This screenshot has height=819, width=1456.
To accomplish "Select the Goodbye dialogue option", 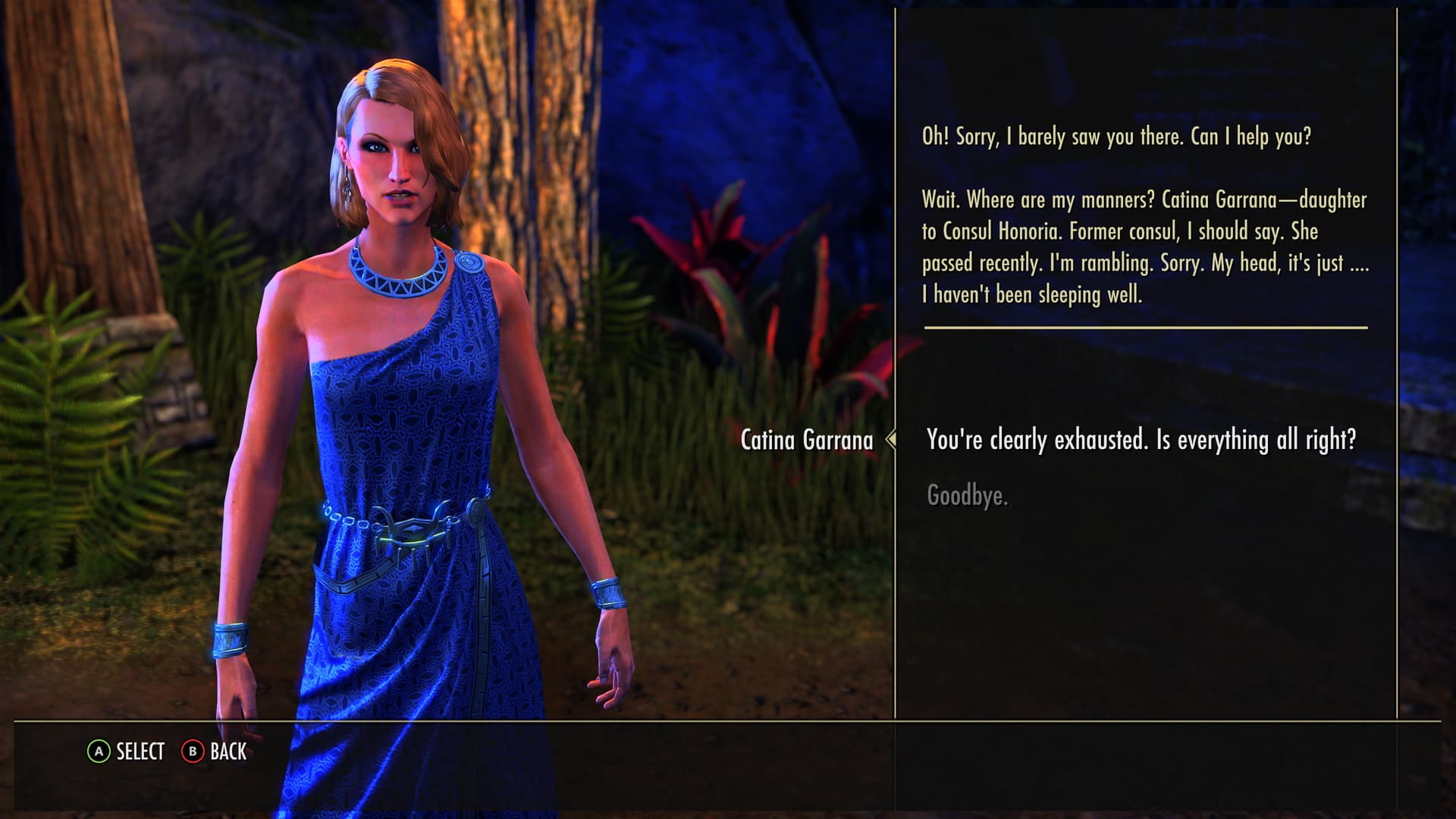I will pos(967,496).
